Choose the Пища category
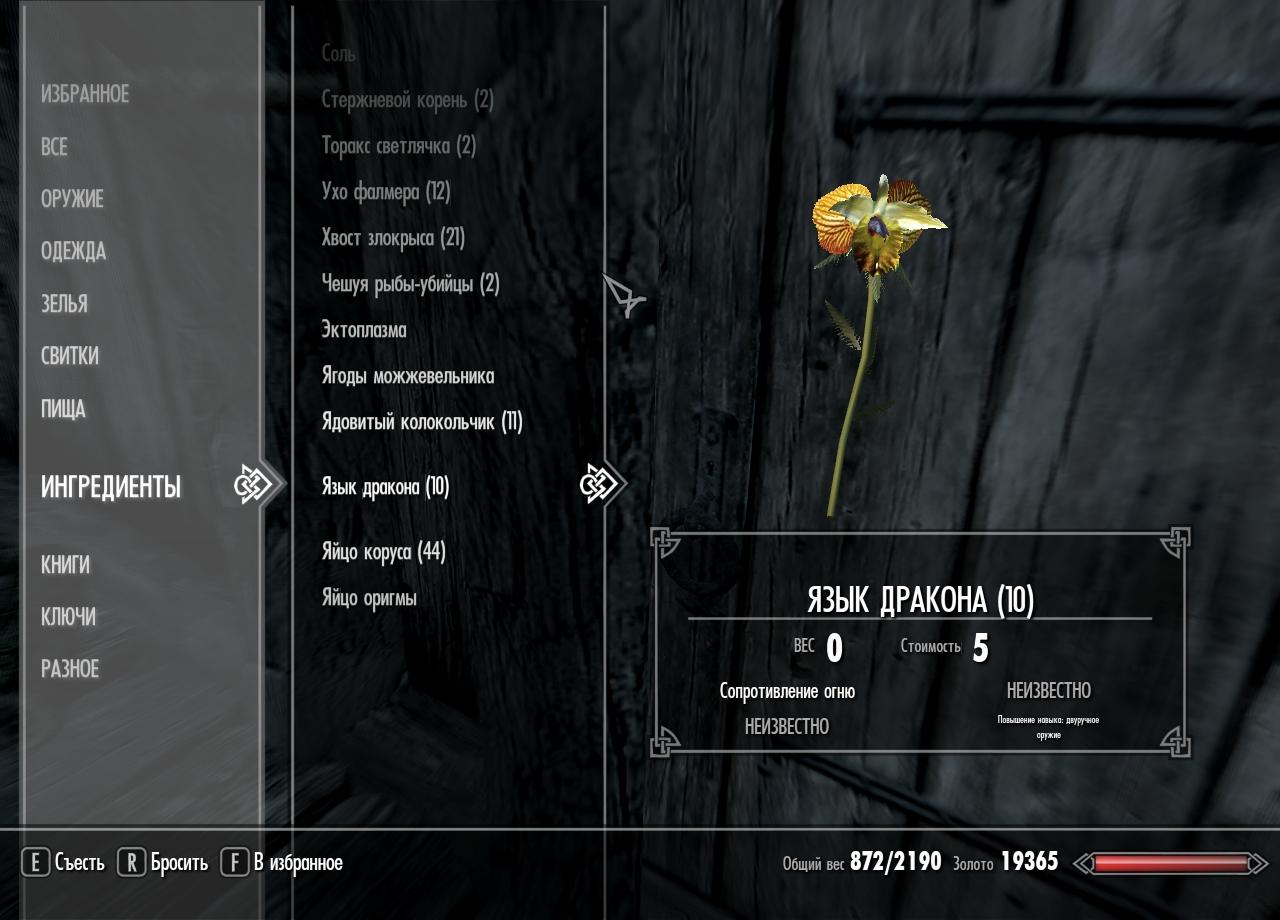The height and width of the screenshot is (920, 1280). coord(63,409)
